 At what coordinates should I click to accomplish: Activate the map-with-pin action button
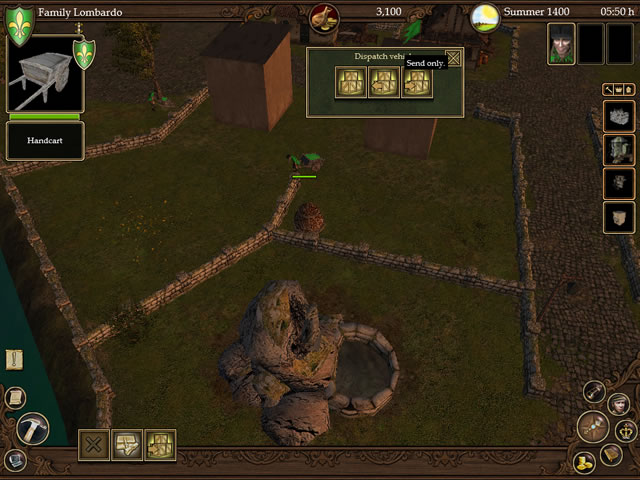click(127, 445)
